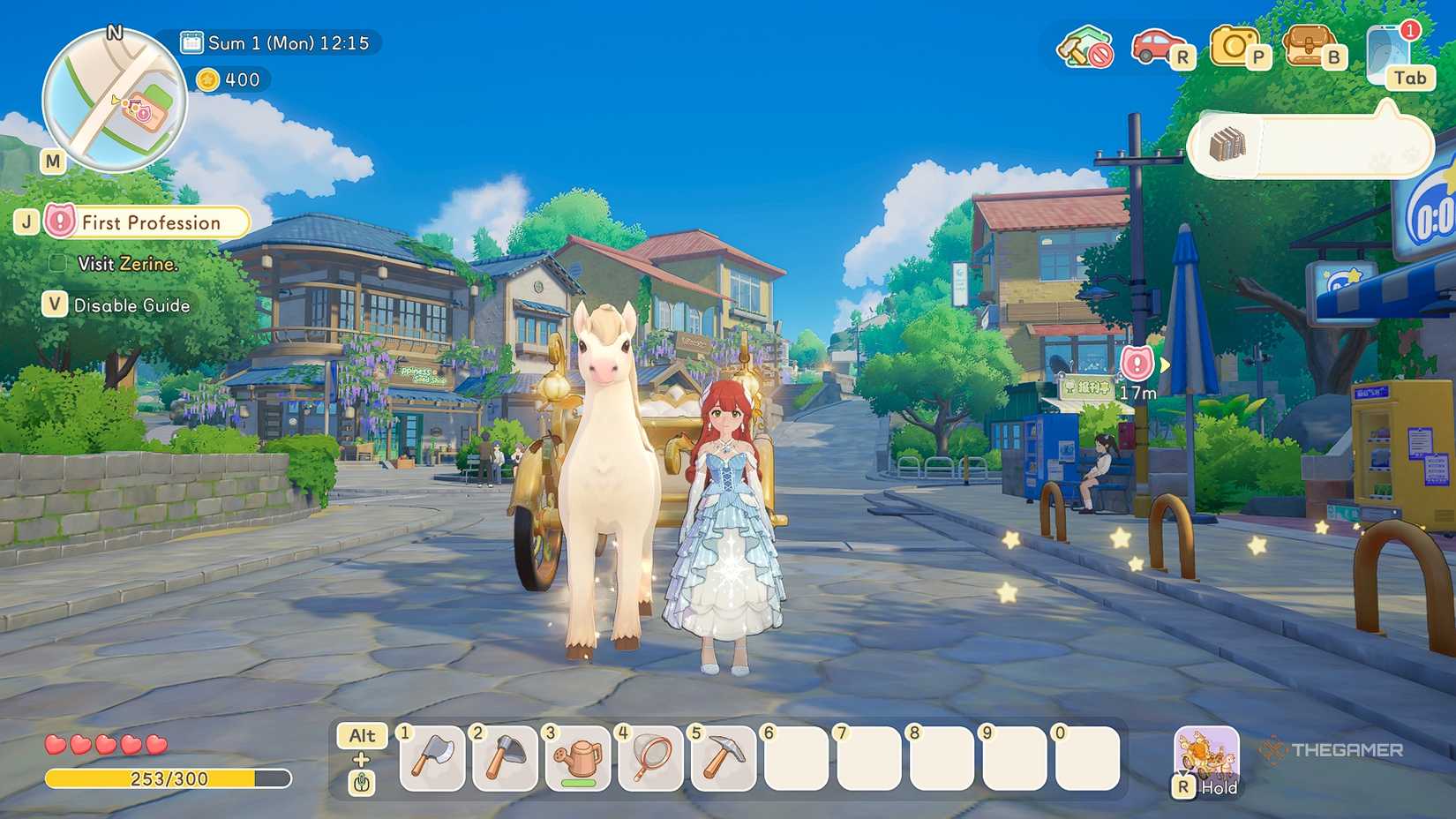Screen dimensions: 1456x819
Task: Select the sickle in hotbar slot 1
Action: (x=432, y=760)
